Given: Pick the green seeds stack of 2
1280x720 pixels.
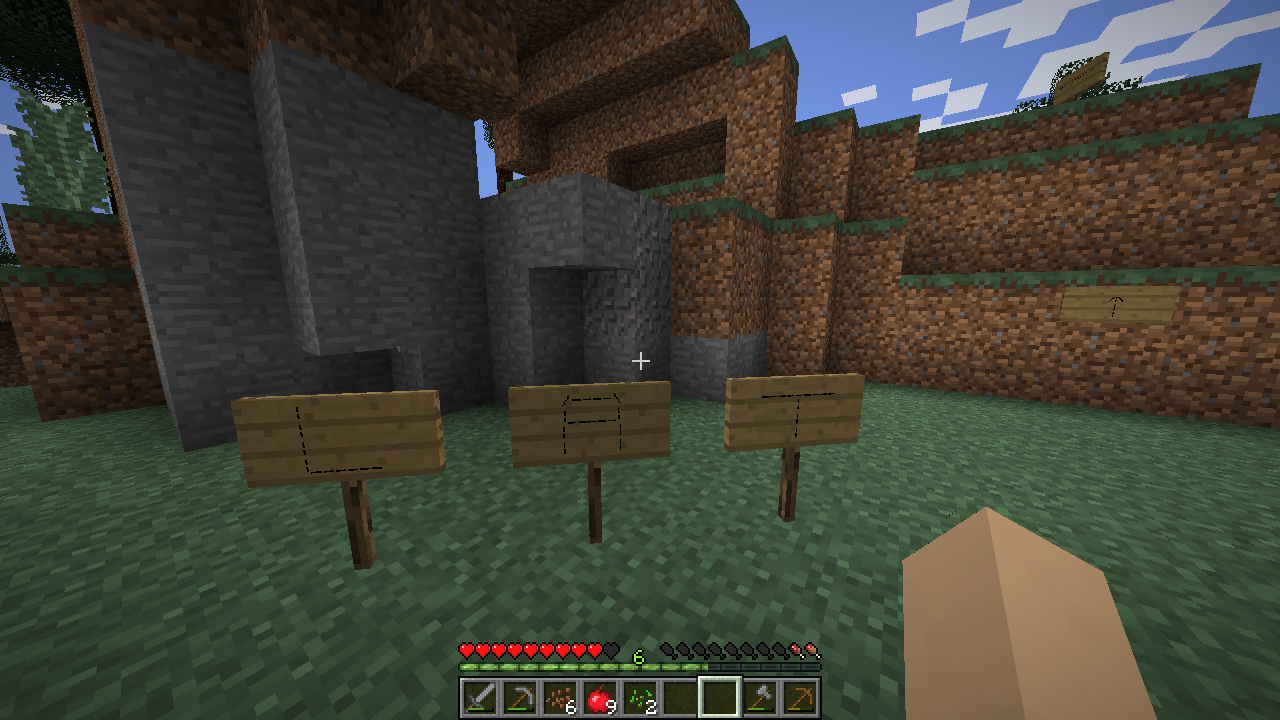Looking at the screenshot, I should coord(639,697).
